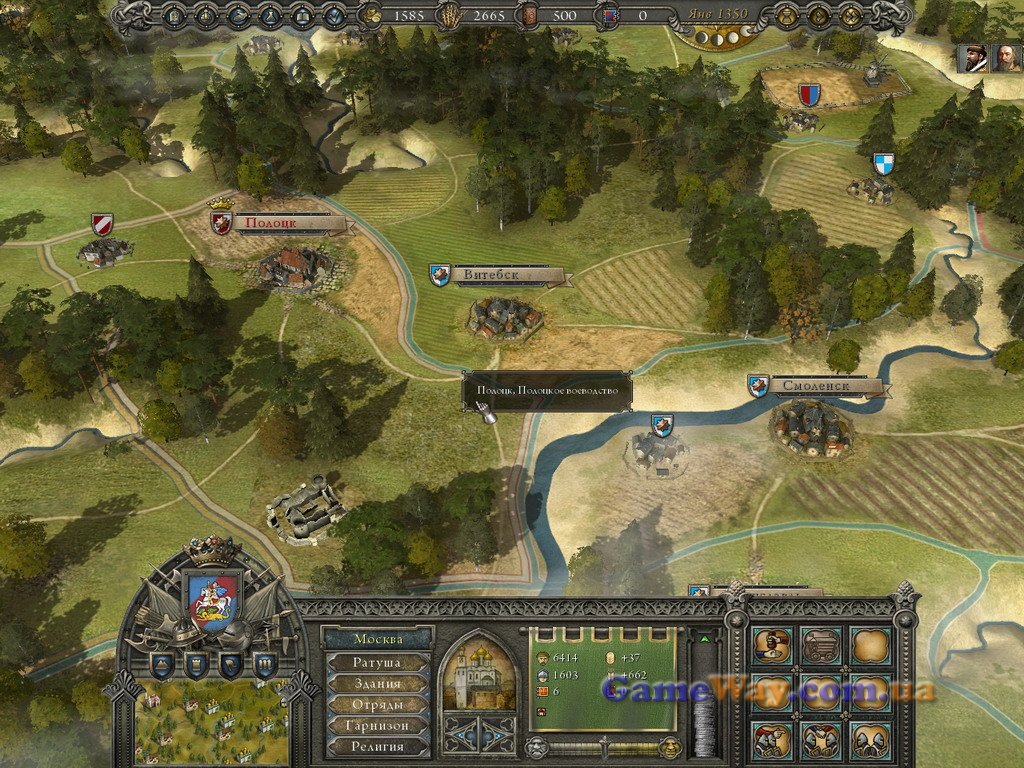Viewport: 1024px width, 768px height.
Task: Click the white-bearded character portrait
Action: [1004, 58]
